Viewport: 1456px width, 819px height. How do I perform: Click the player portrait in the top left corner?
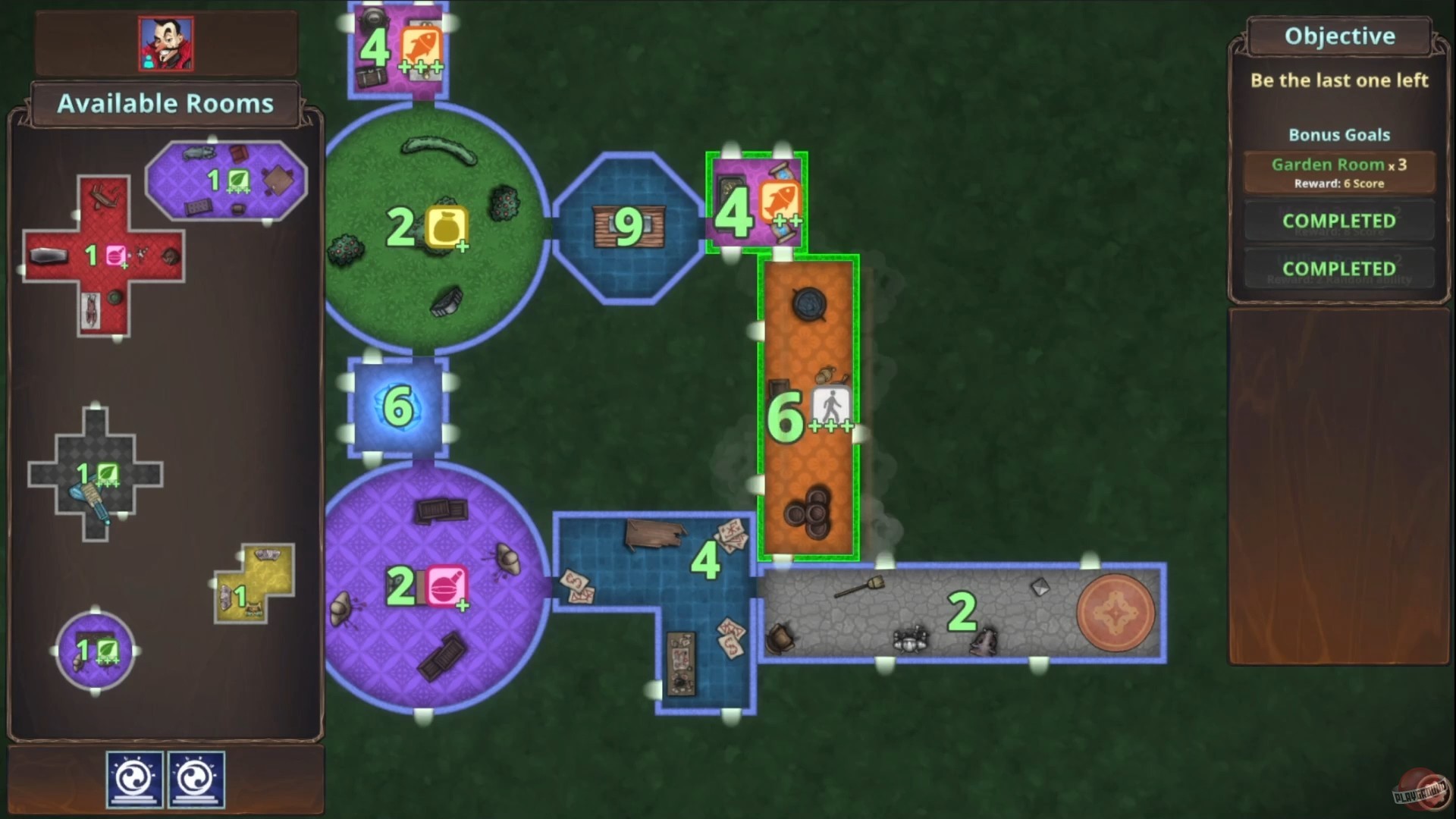point(165,43)
